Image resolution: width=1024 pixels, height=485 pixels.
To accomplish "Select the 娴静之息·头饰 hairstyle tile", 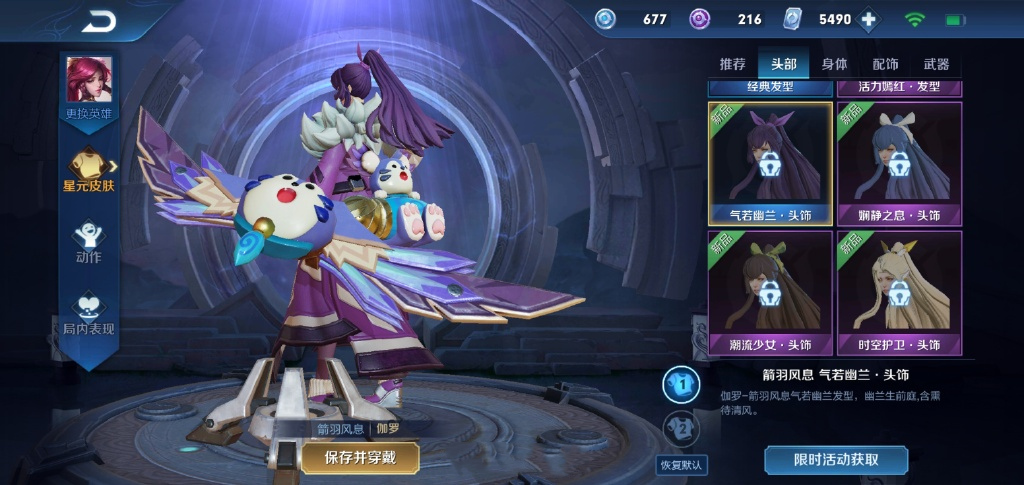I will click(x=899, y=163).
